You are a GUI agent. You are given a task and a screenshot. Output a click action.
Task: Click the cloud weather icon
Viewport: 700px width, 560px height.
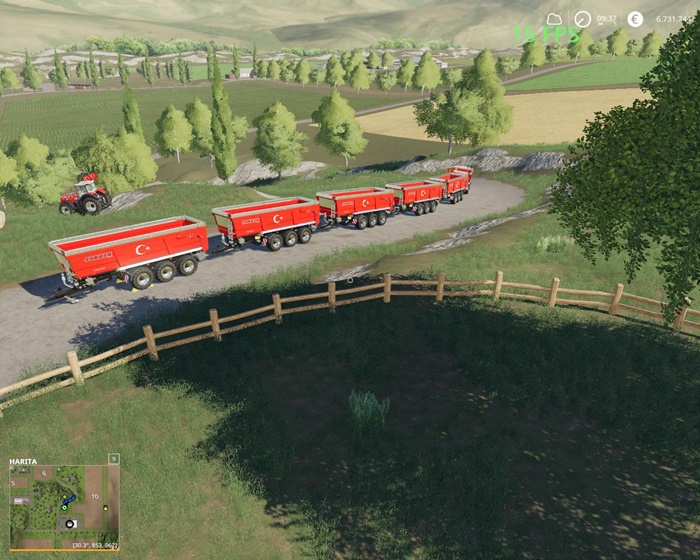554,19
